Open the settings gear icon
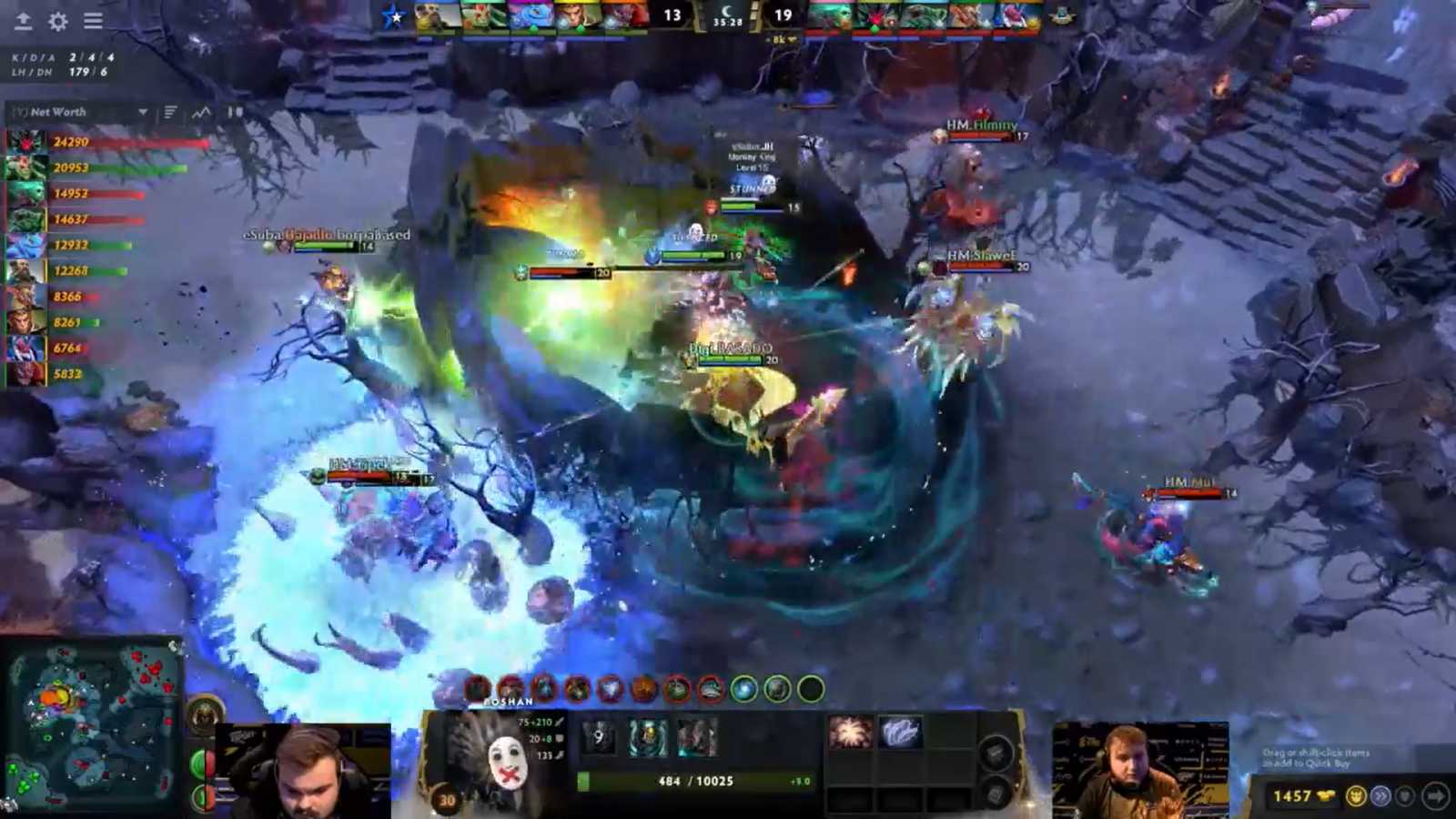The width and height of the screenshot is (1456, 819). pyautogui.click(x=56, y=22)
